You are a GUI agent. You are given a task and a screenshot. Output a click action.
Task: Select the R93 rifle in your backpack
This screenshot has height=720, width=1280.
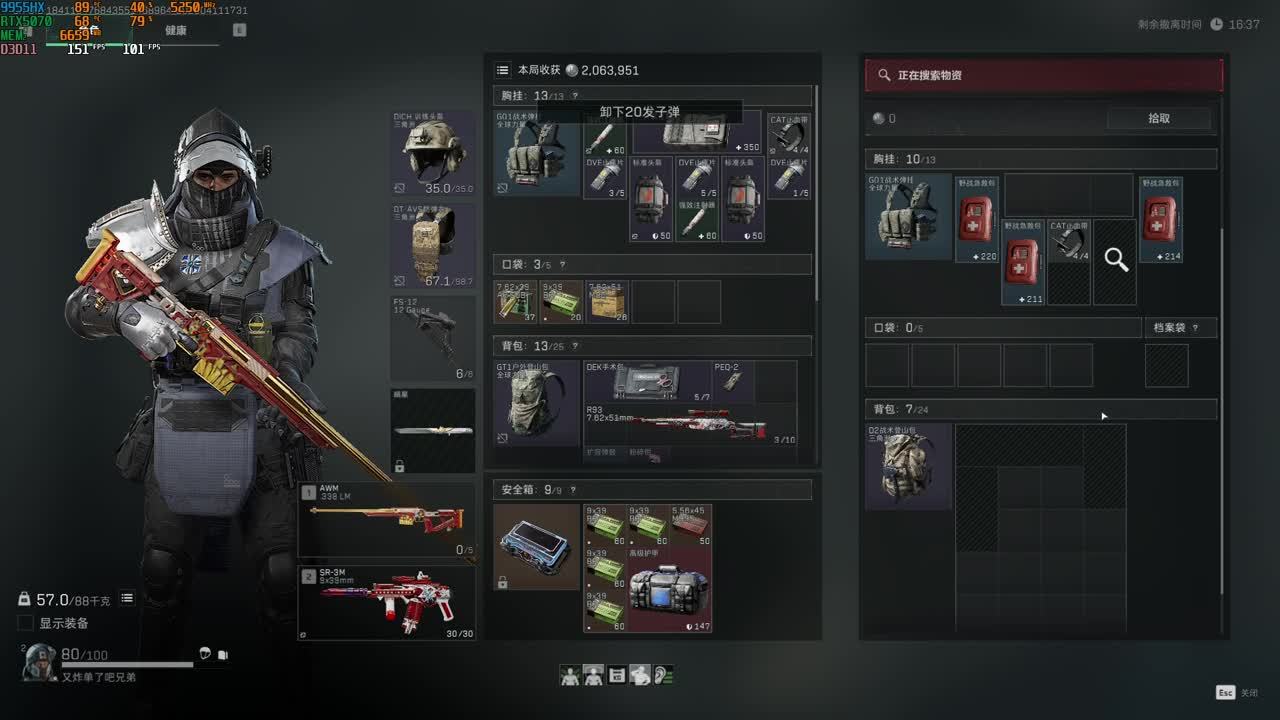coord(690,426)
